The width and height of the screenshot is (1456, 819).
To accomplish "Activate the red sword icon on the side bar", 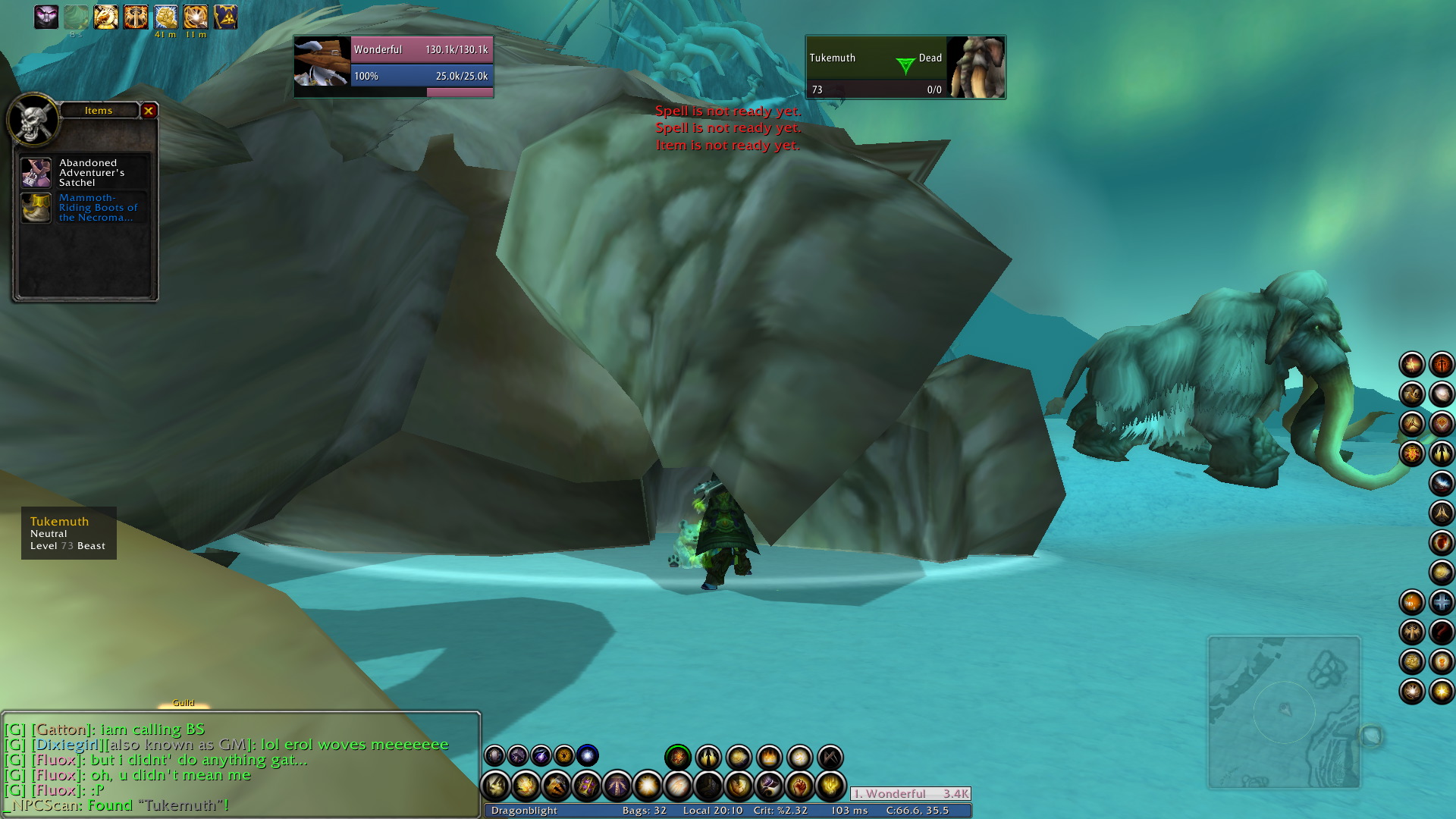I will 1441,365.
